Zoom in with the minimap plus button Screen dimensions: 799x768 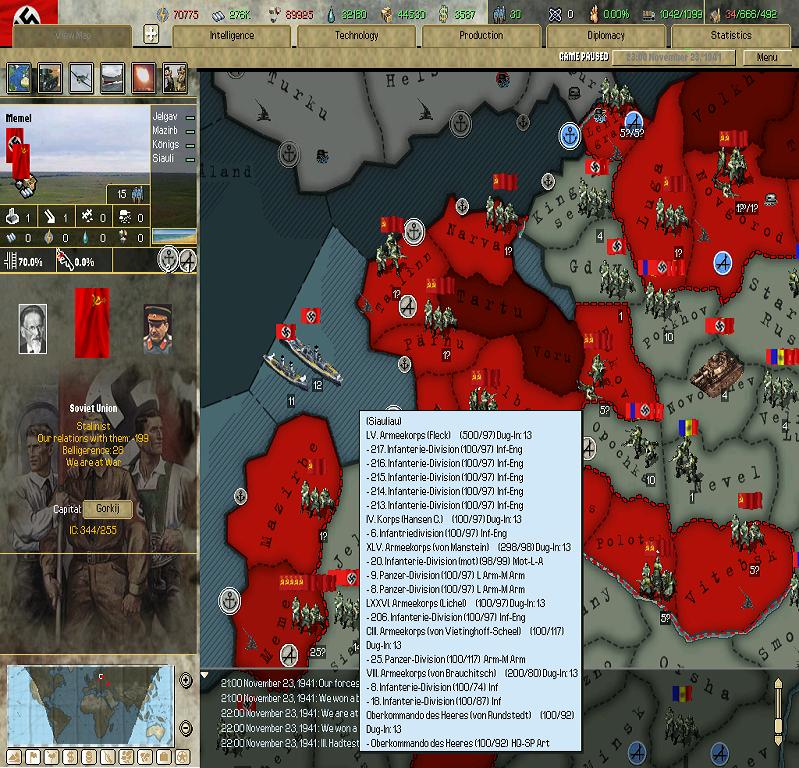[x=186, y=681]
